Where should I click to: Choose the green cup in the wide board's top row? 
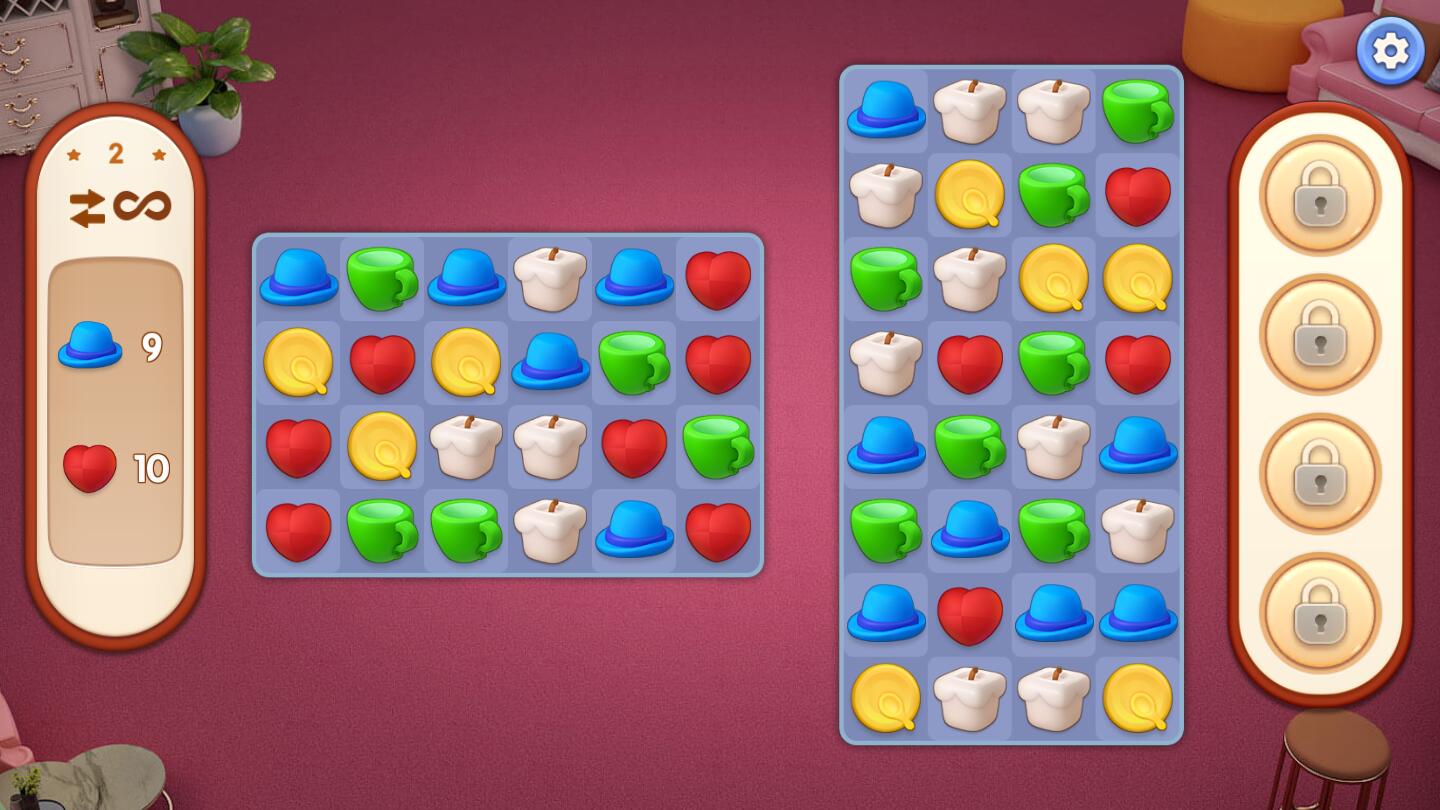pyautogui.click(x=382, y=277)
